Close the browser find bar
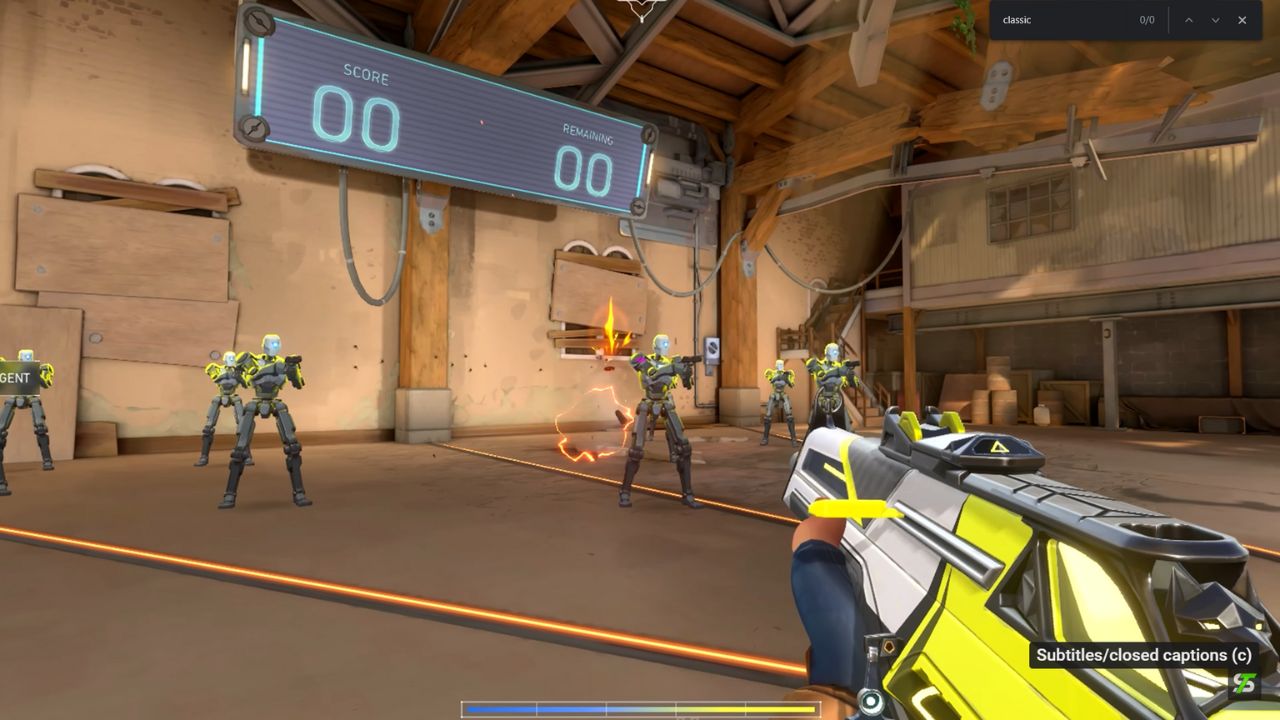This screenshot has width=1280, height=720. coord(1242,20)
